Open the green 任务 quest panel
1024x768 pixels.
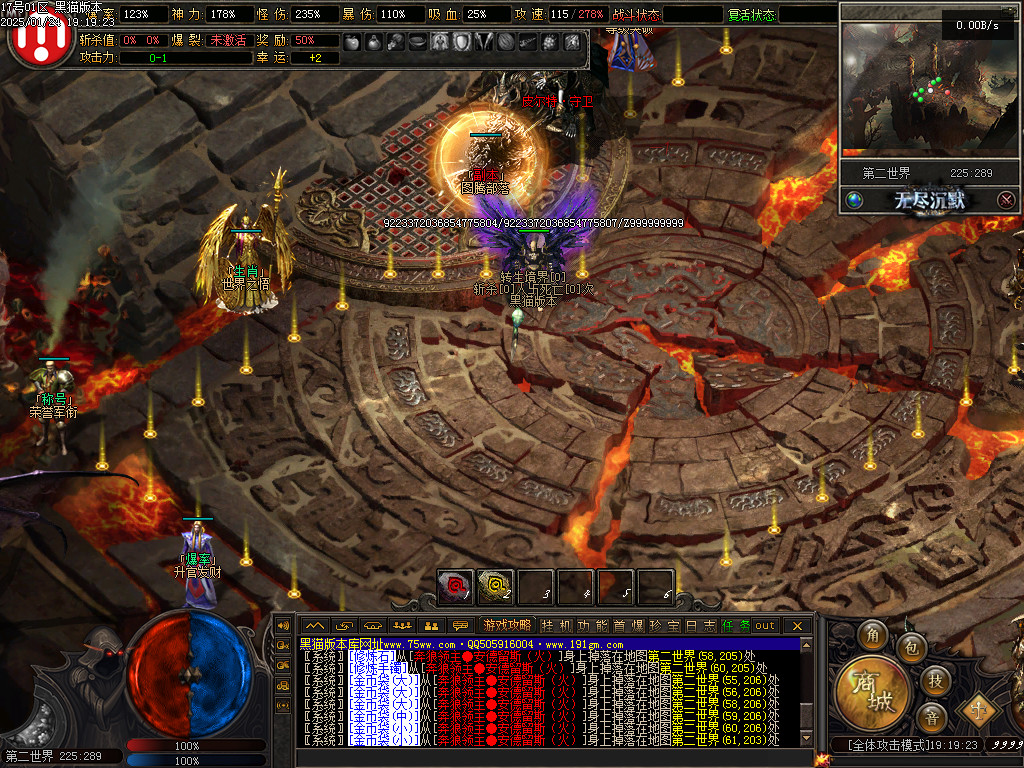pyautogui.click(x=735, y=625)
